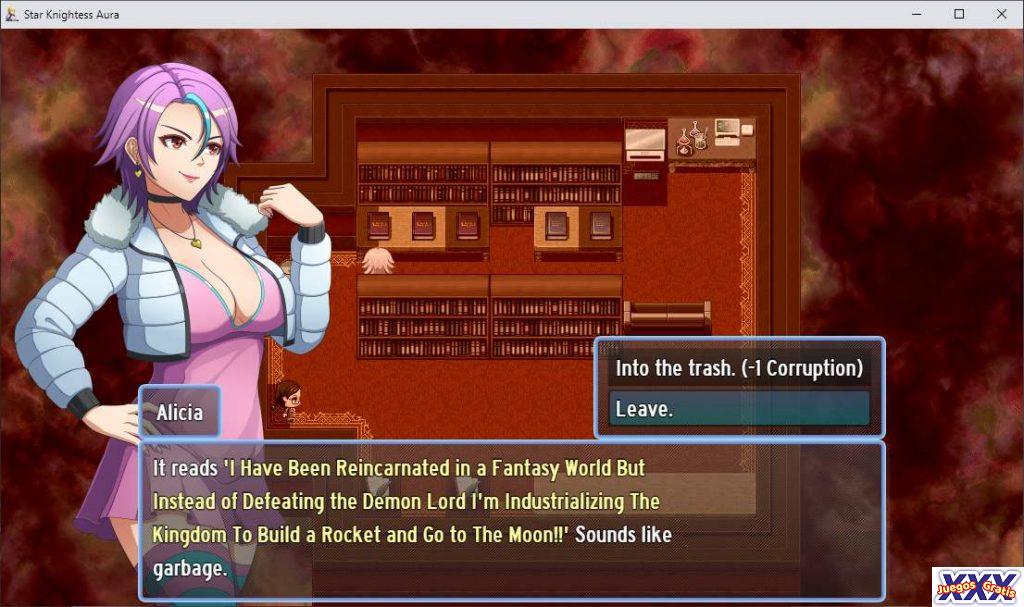
Task: Close the game window
Action: (x=1001, y=14)
